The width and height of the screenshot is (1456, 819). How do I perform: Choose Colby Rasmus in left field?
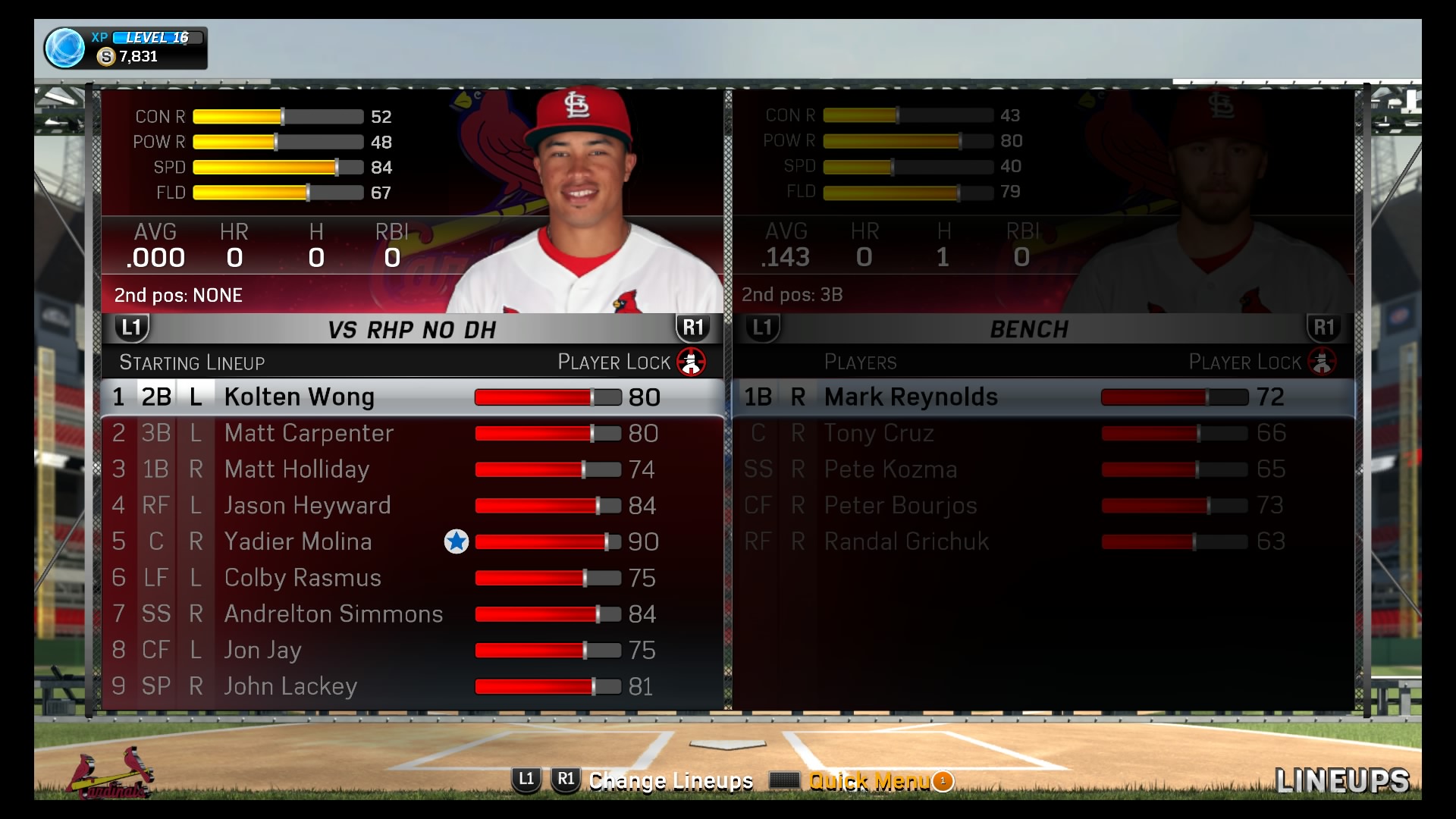[303, 578]
